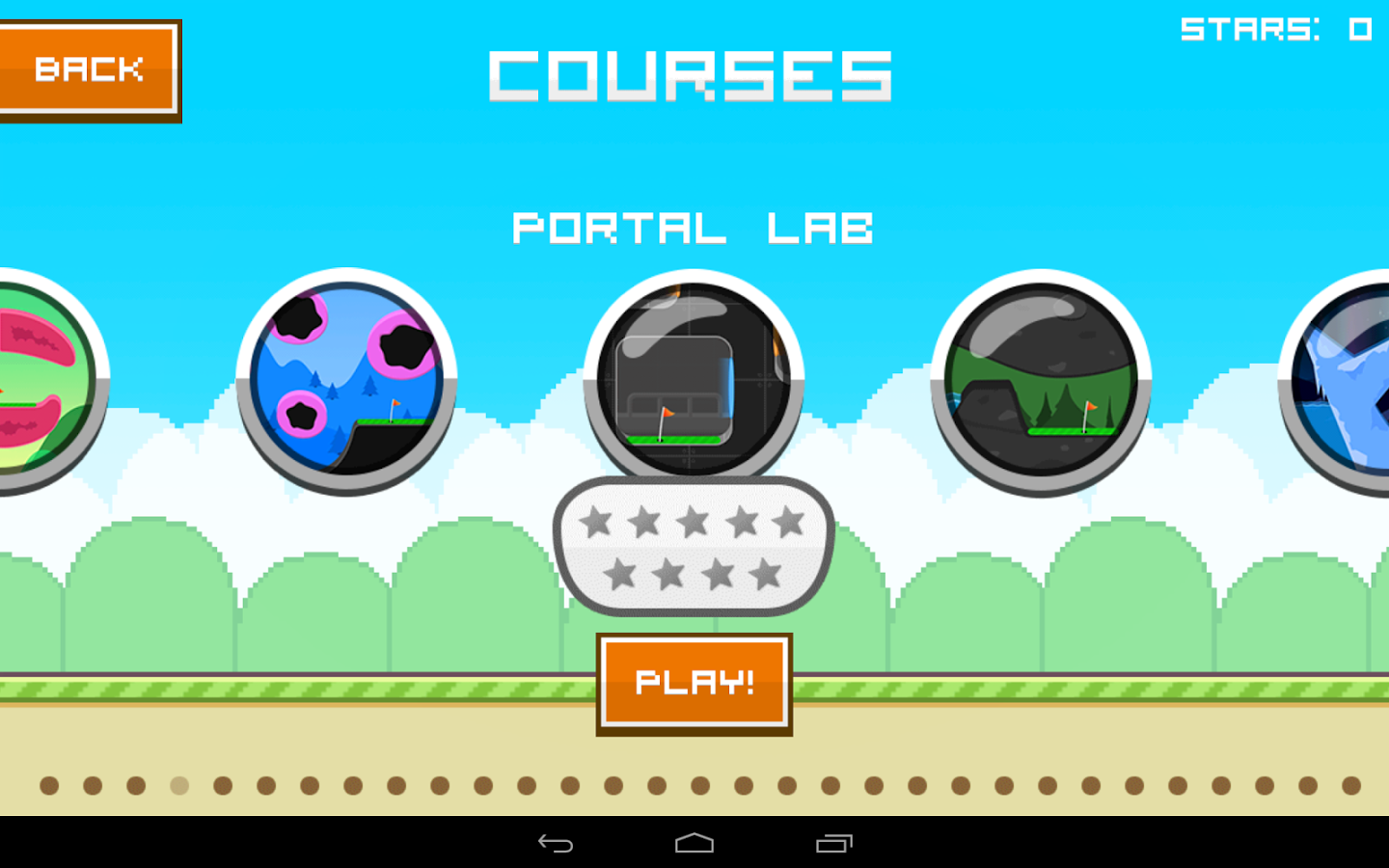The height and width of the screenshot is (868, 1389).
Task: Tap the last star on the bottom star row
Action: click(x=767, y=576)
